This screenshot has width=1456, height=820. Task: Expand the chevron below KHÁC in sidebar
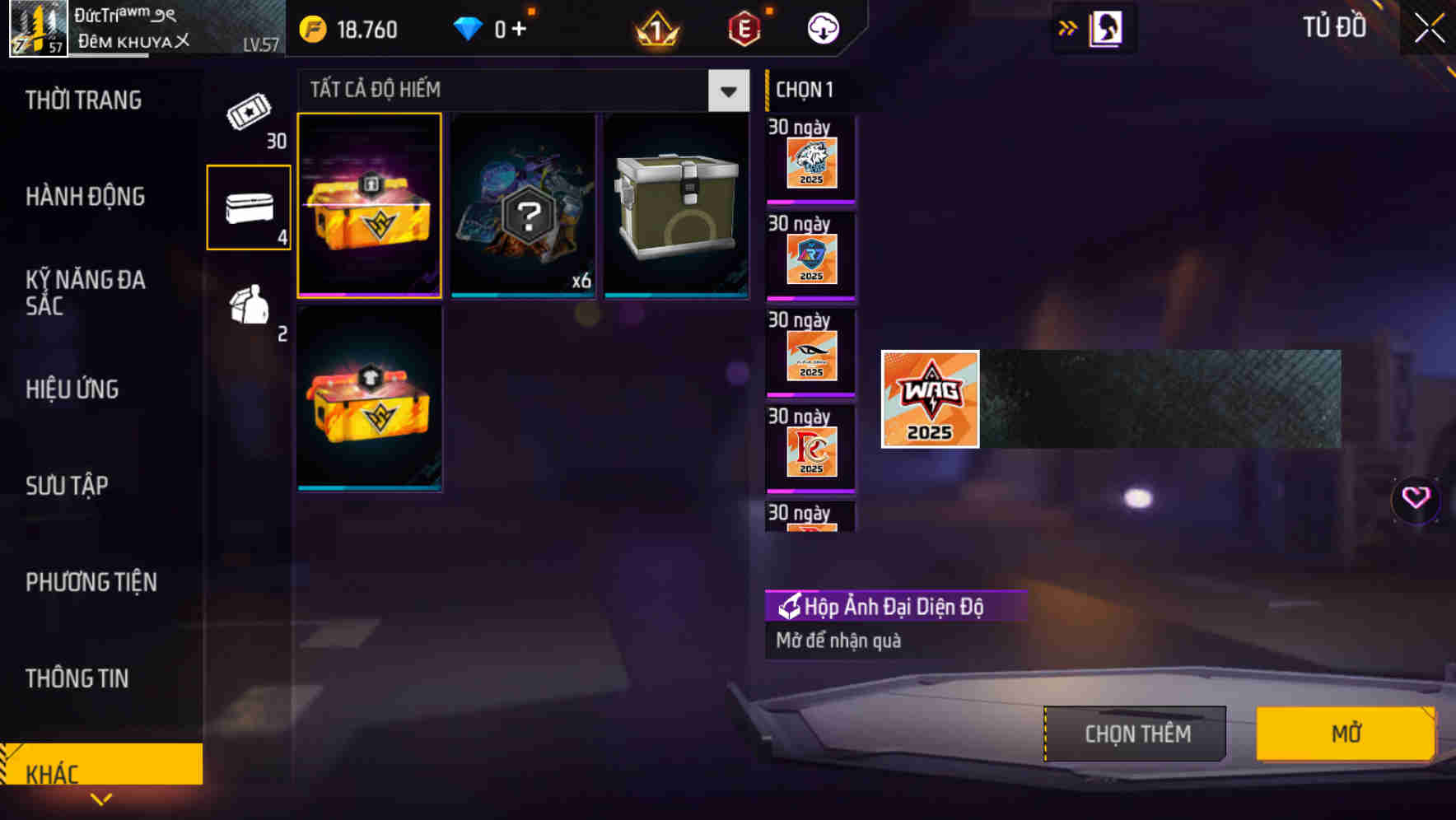pos(101,797)
